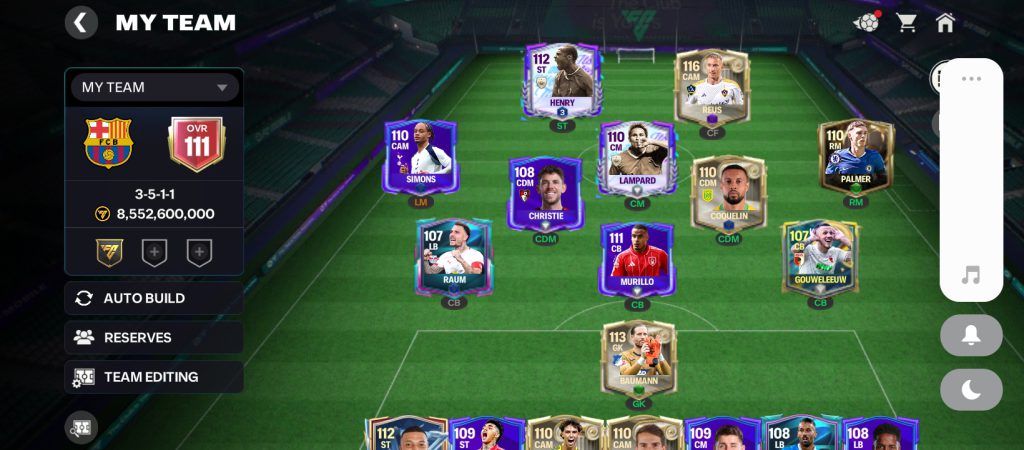Open the MY TEAM dropdown
The image size is (1024, 450).
155,87
